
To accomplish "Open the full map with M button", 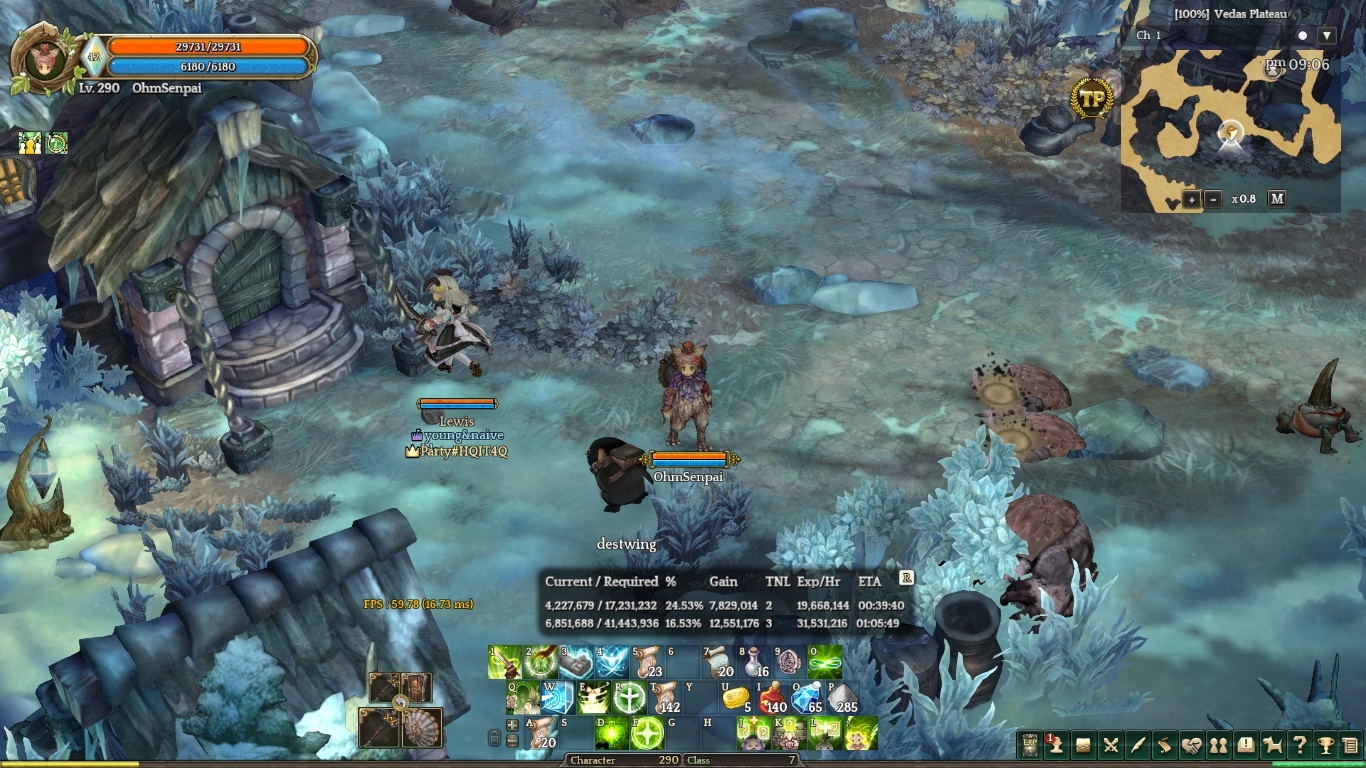I will tap(1277, 198).
